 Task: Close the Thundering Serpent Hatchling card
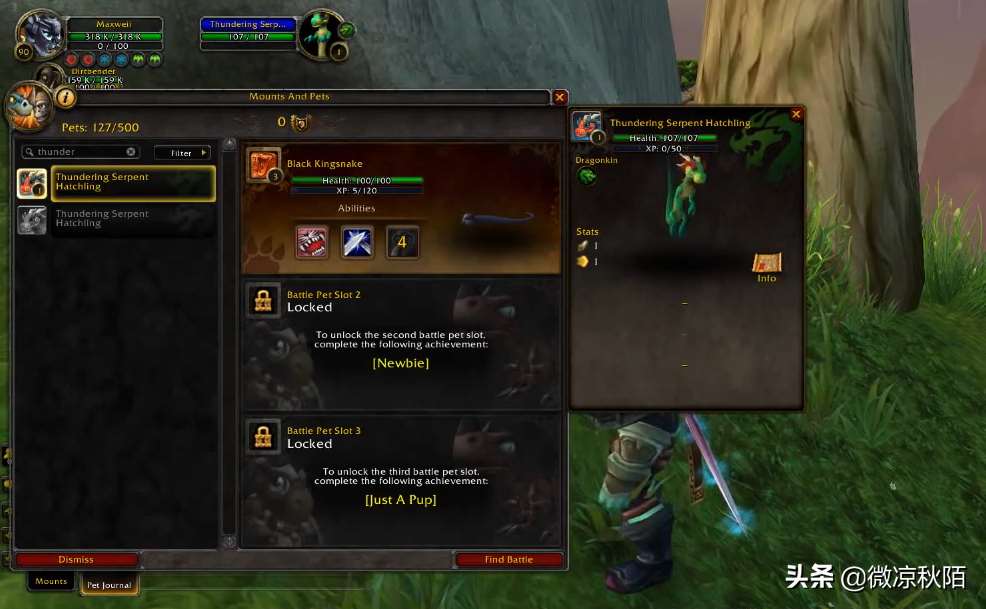coord(796,115)
